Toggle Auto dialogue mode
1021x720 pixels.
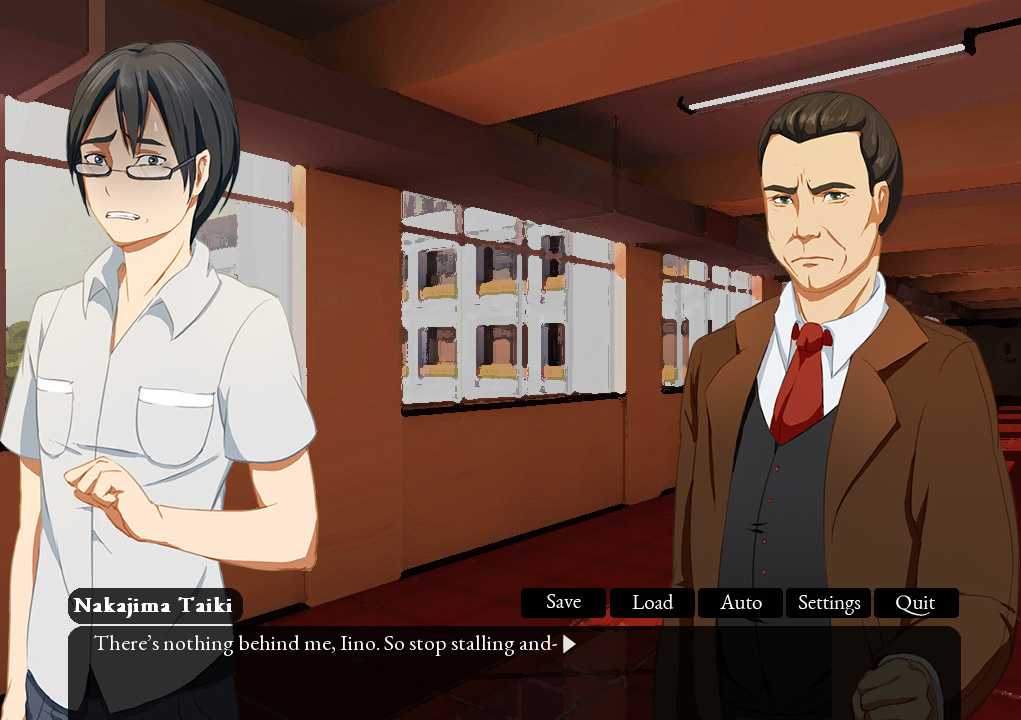point(741,603)
